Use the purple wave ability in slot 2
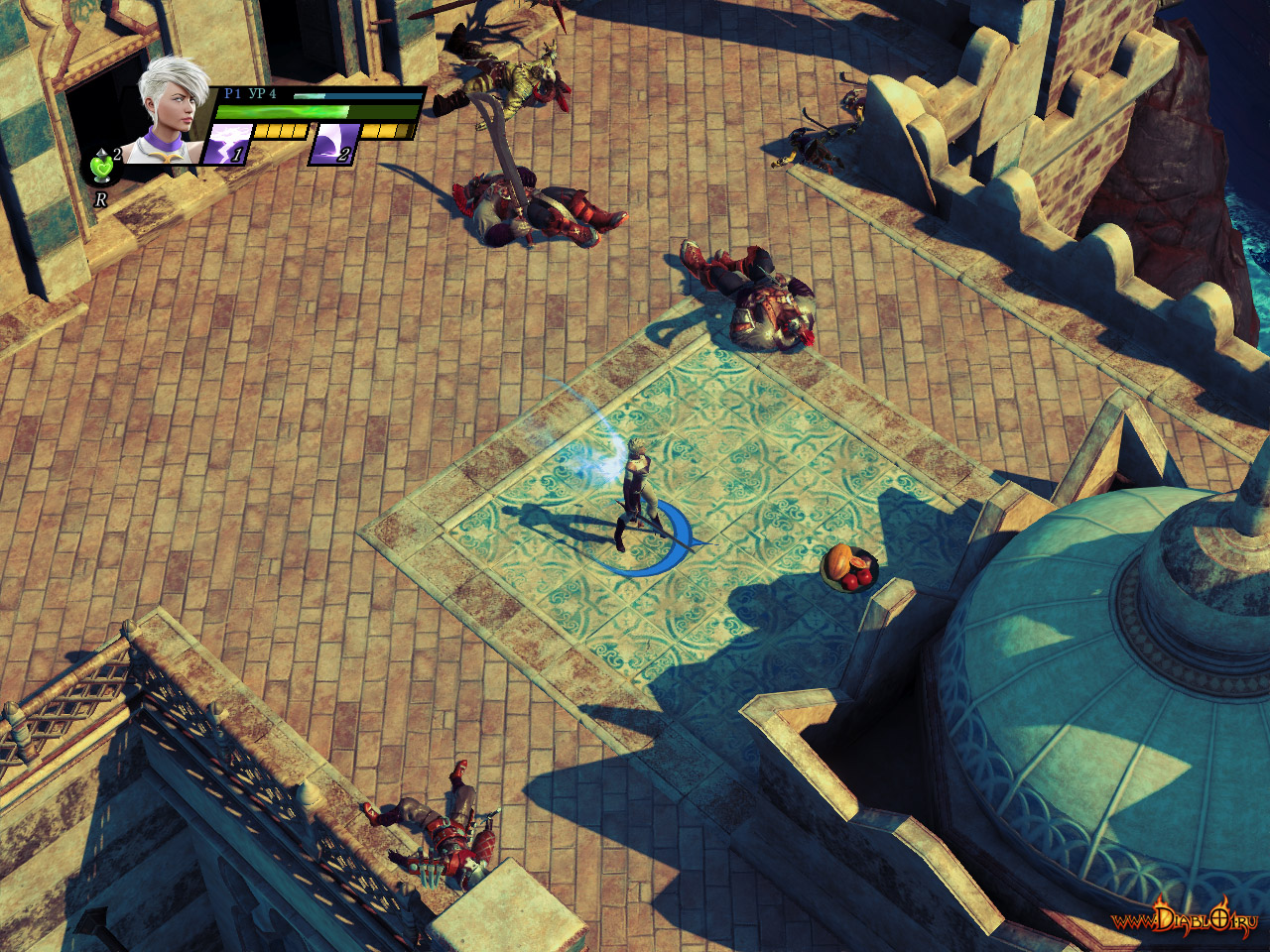This screenshot has width=1270, height=952. (333, 145)
